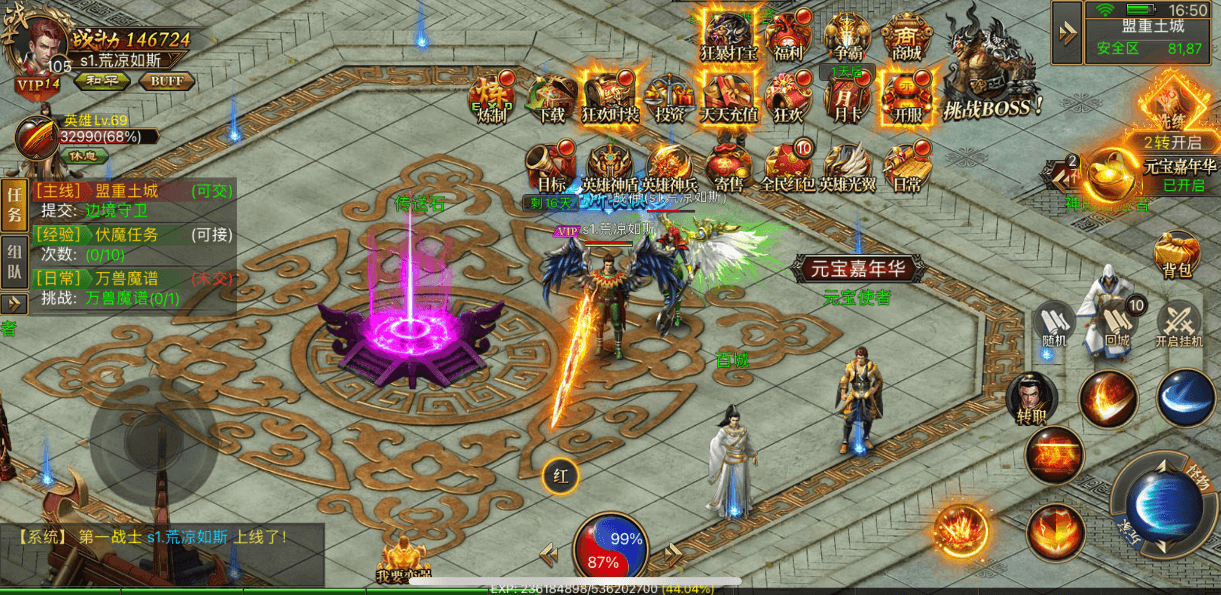Open the 背包 backpack
Image resolution: width=1221 pixels, height=595 pixels.
[x=1177, y=255]
